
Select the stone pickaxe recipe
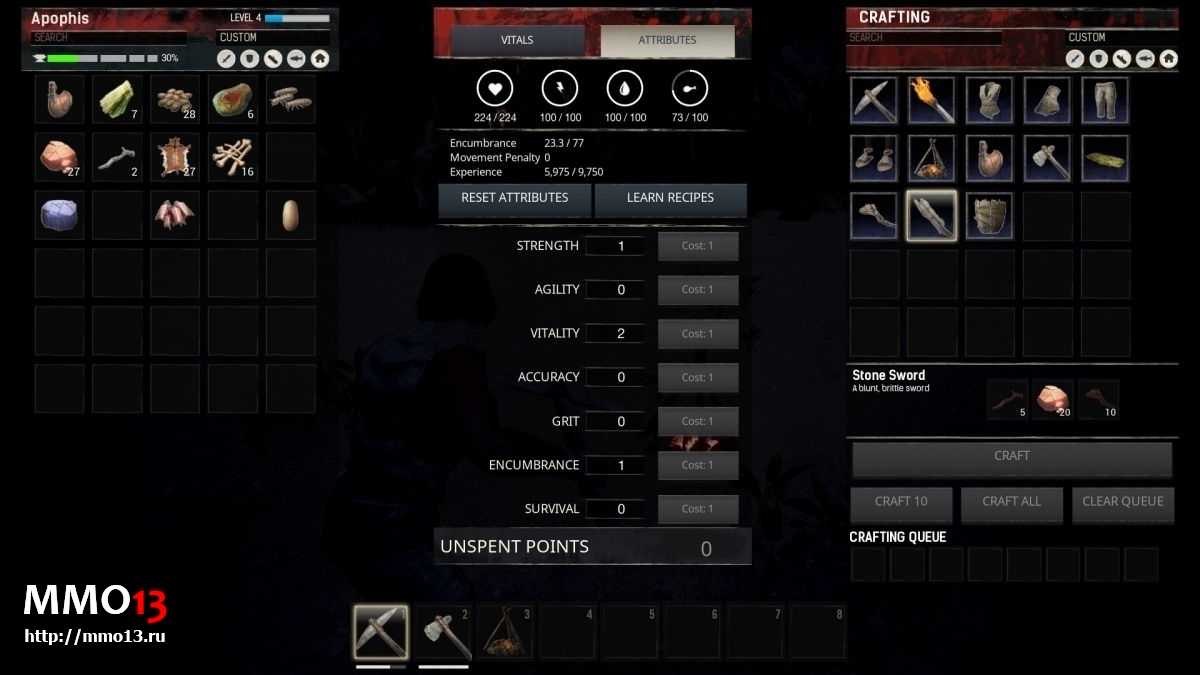point(874,100)
